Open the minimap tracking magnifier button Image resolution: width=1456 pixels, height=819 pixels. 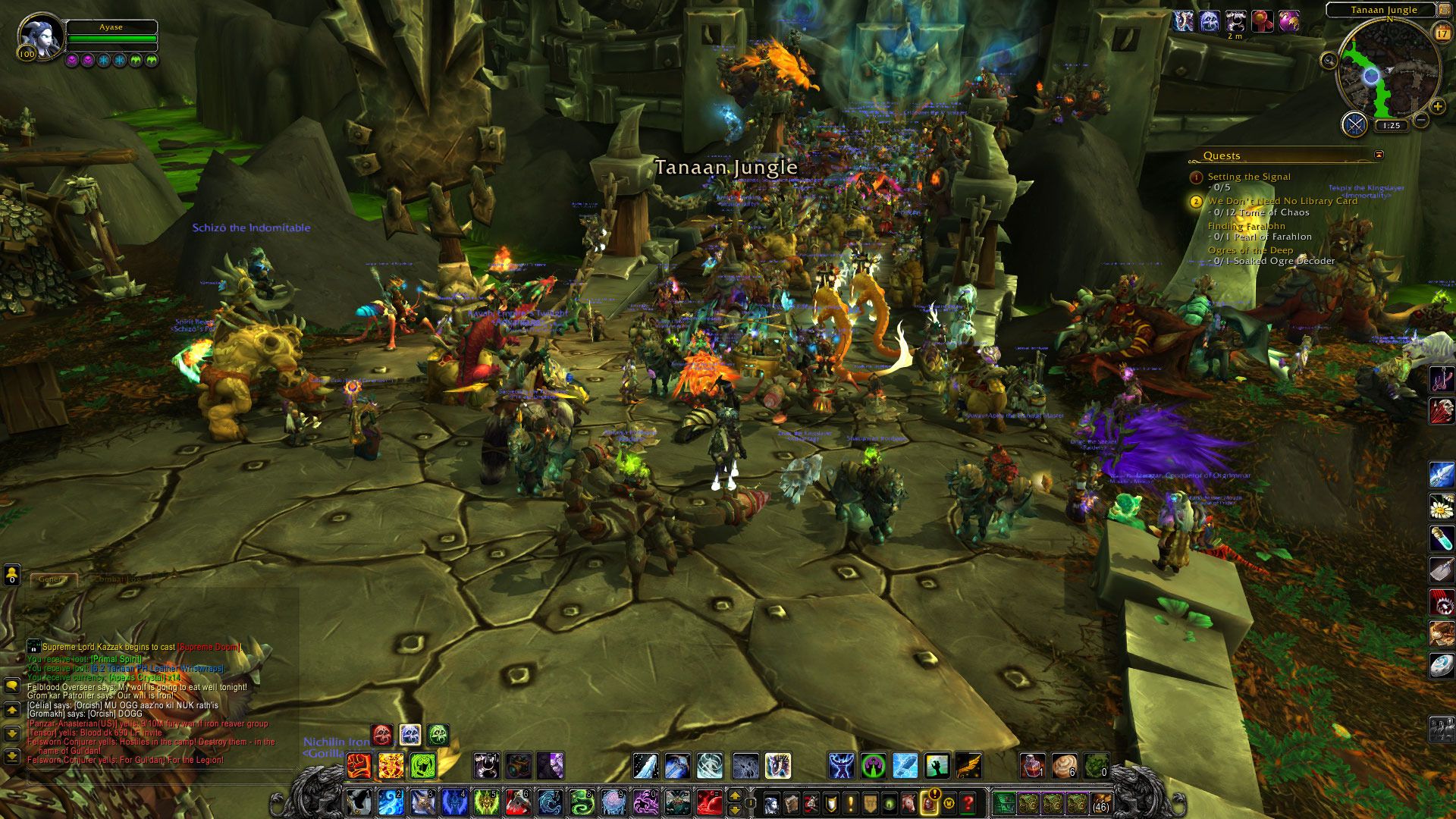point(1329,61)
